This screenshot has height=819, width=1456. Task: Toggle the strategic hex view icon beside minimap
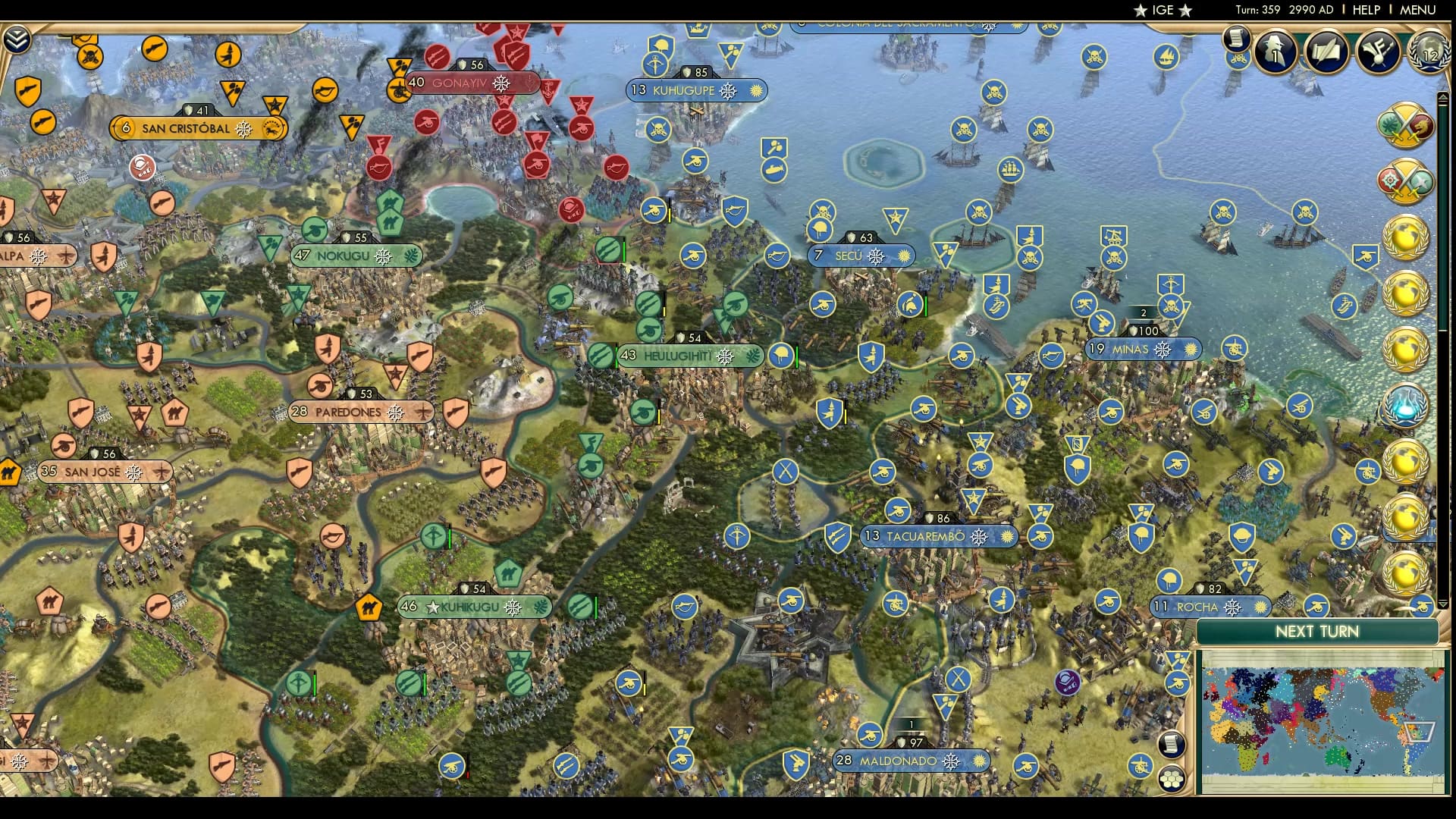1172,777
